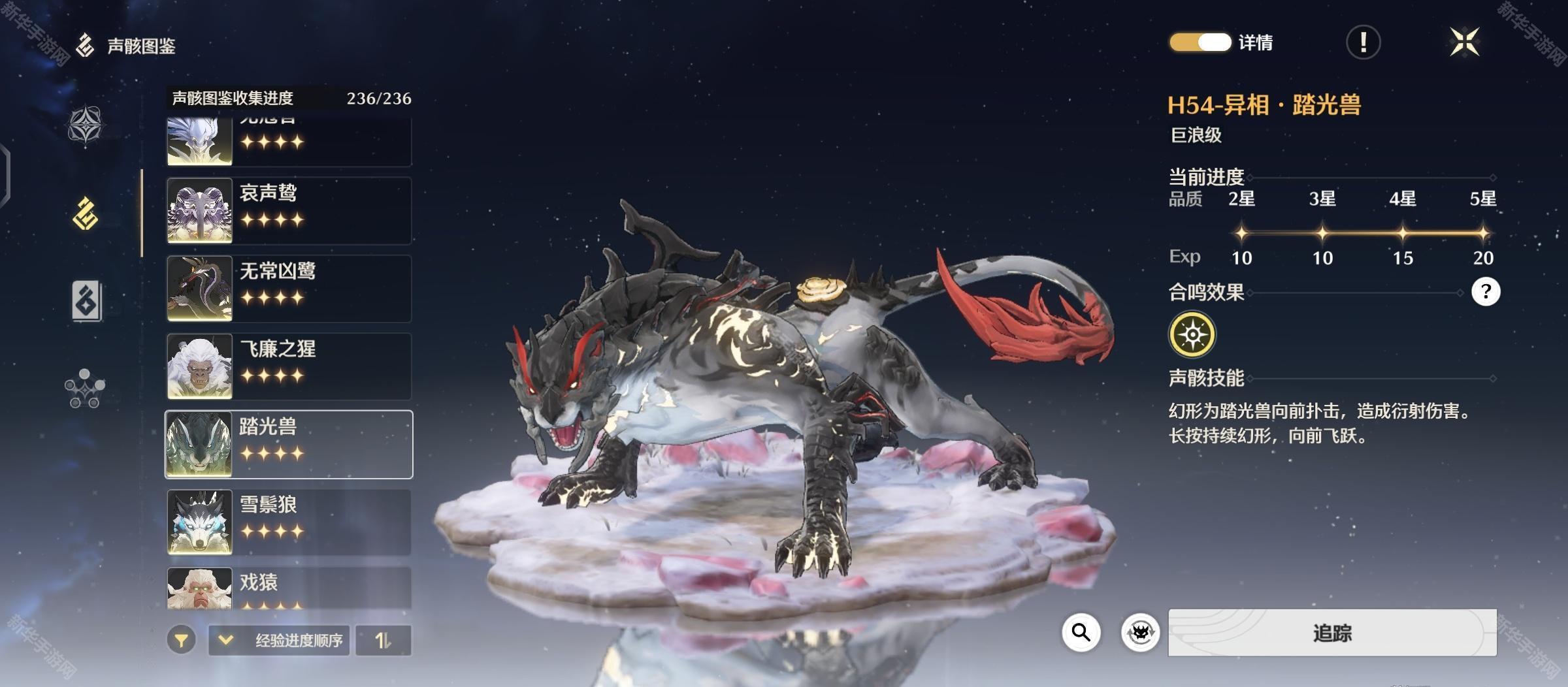Choose the 飞廉之猩 list entry
This screenshot has height=687, width=1568.
coord(289,366)
